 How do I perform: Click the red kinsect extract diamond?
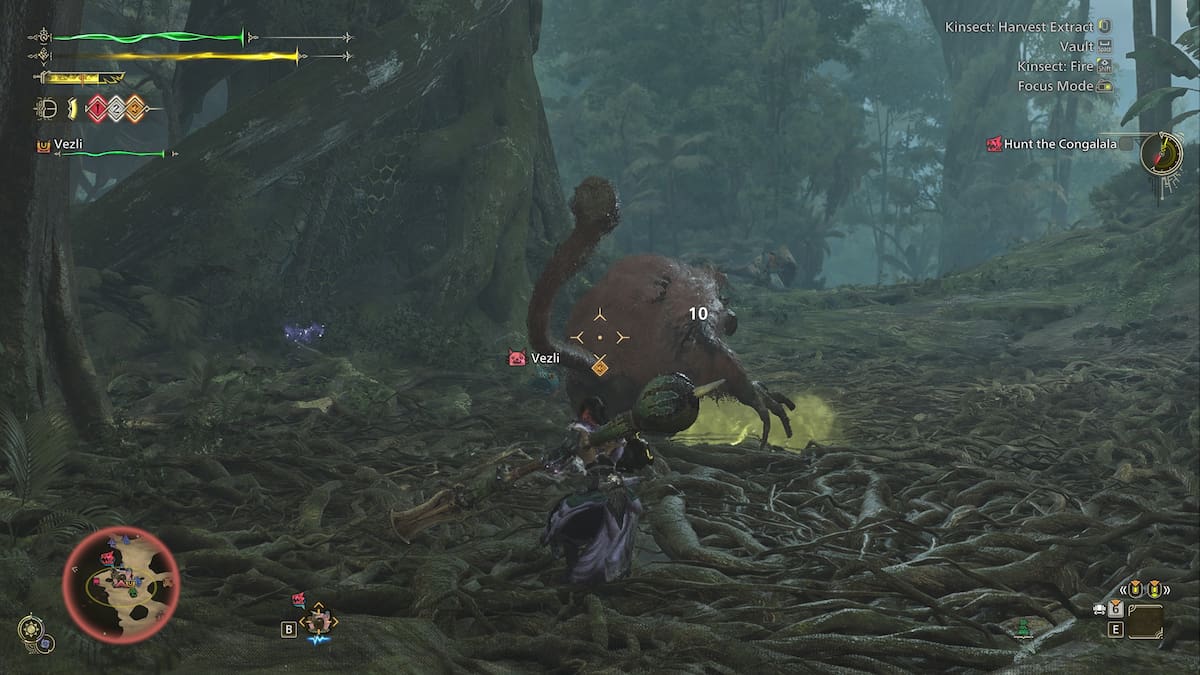coord(96,109)
